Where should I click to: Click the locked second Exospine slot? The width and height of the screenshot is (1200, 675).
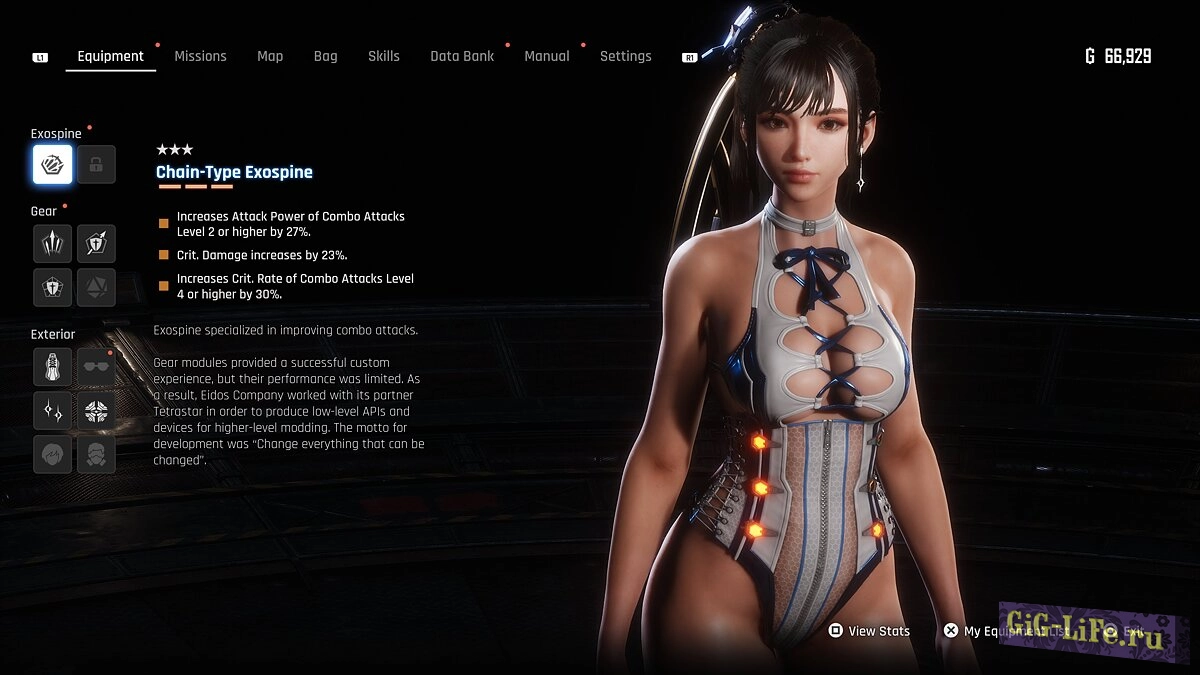coord(96,165)
